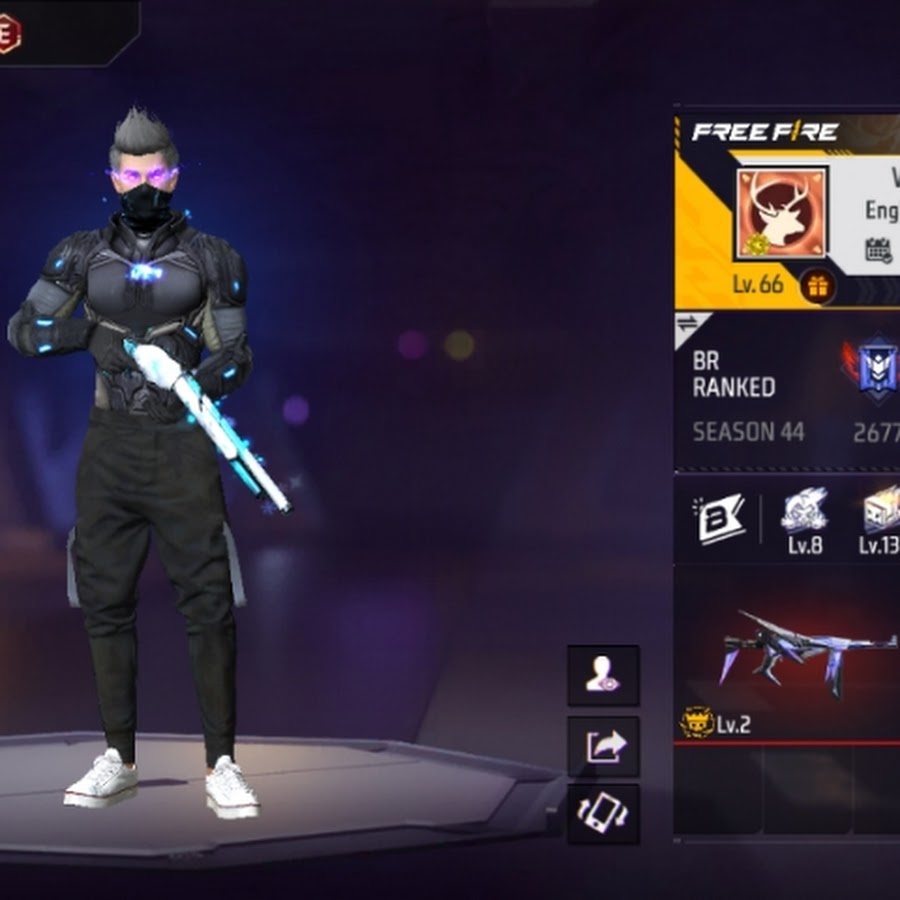Select the Lv.13 badge icon
Image resolution: width=900 pixels, height=900 pixels.
pyautogui.click(x=881, y=510)
